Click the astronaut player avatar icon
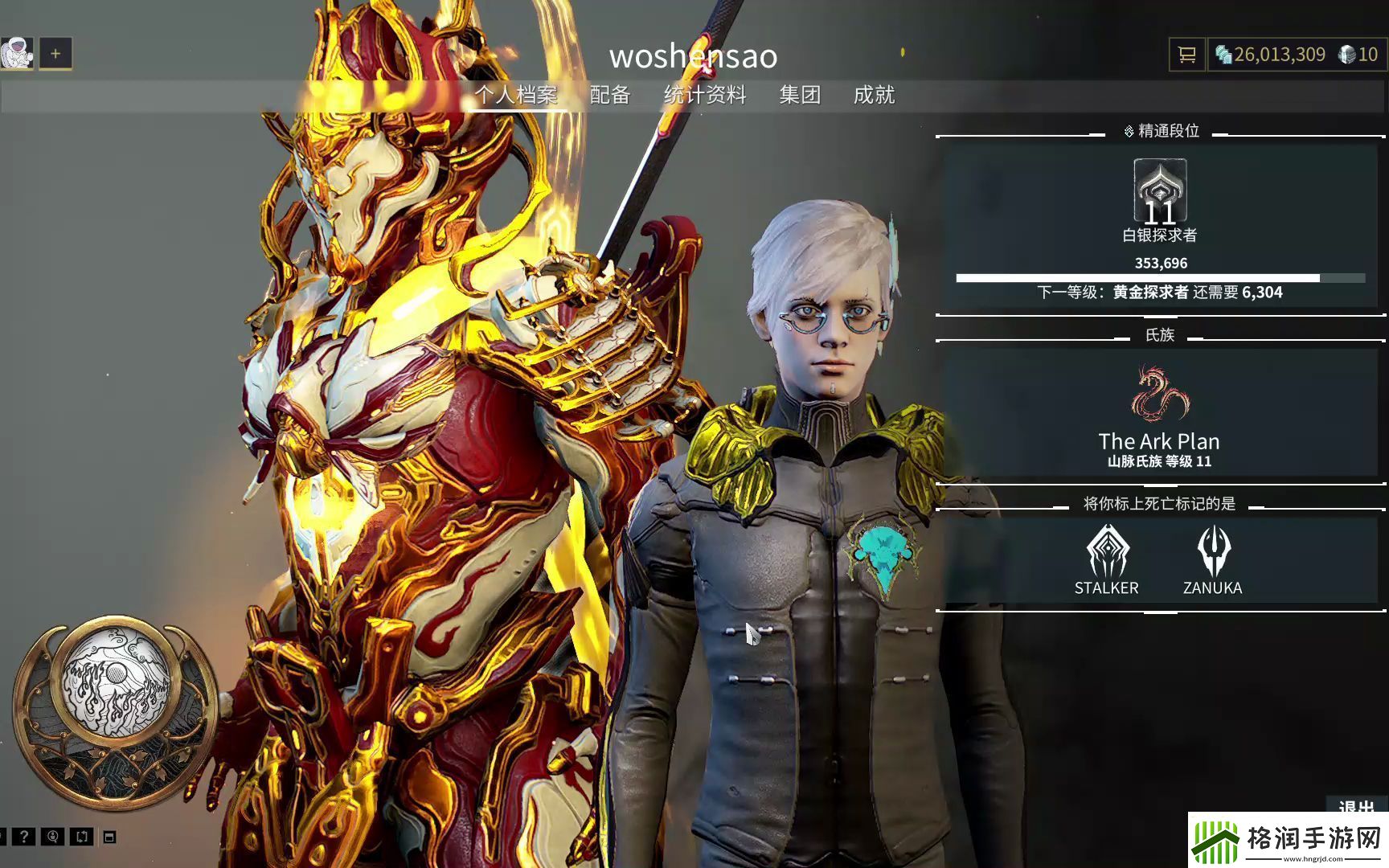 17,54
